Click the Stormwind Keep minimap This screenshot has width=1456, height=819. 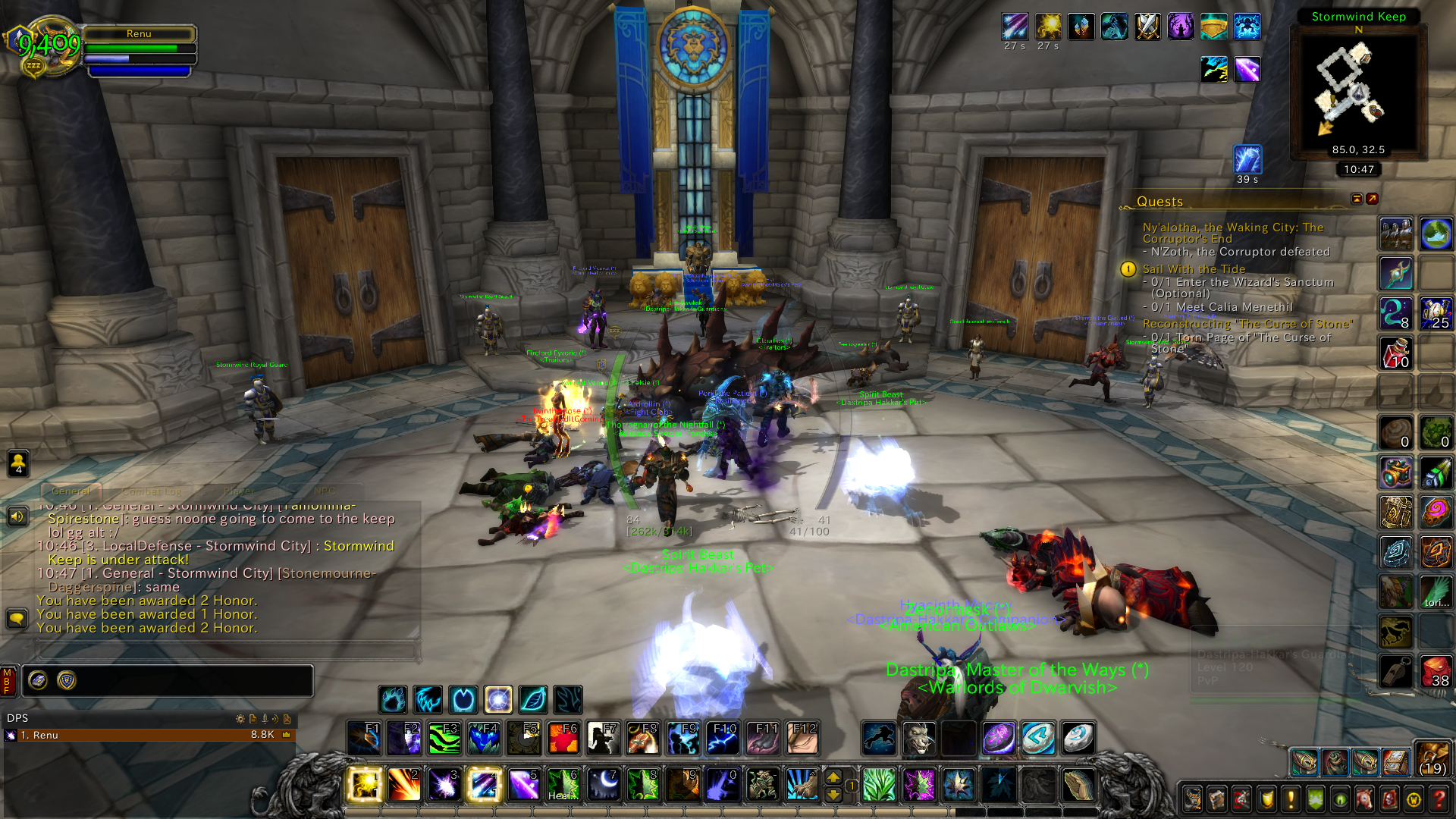tap(1357, 87)
